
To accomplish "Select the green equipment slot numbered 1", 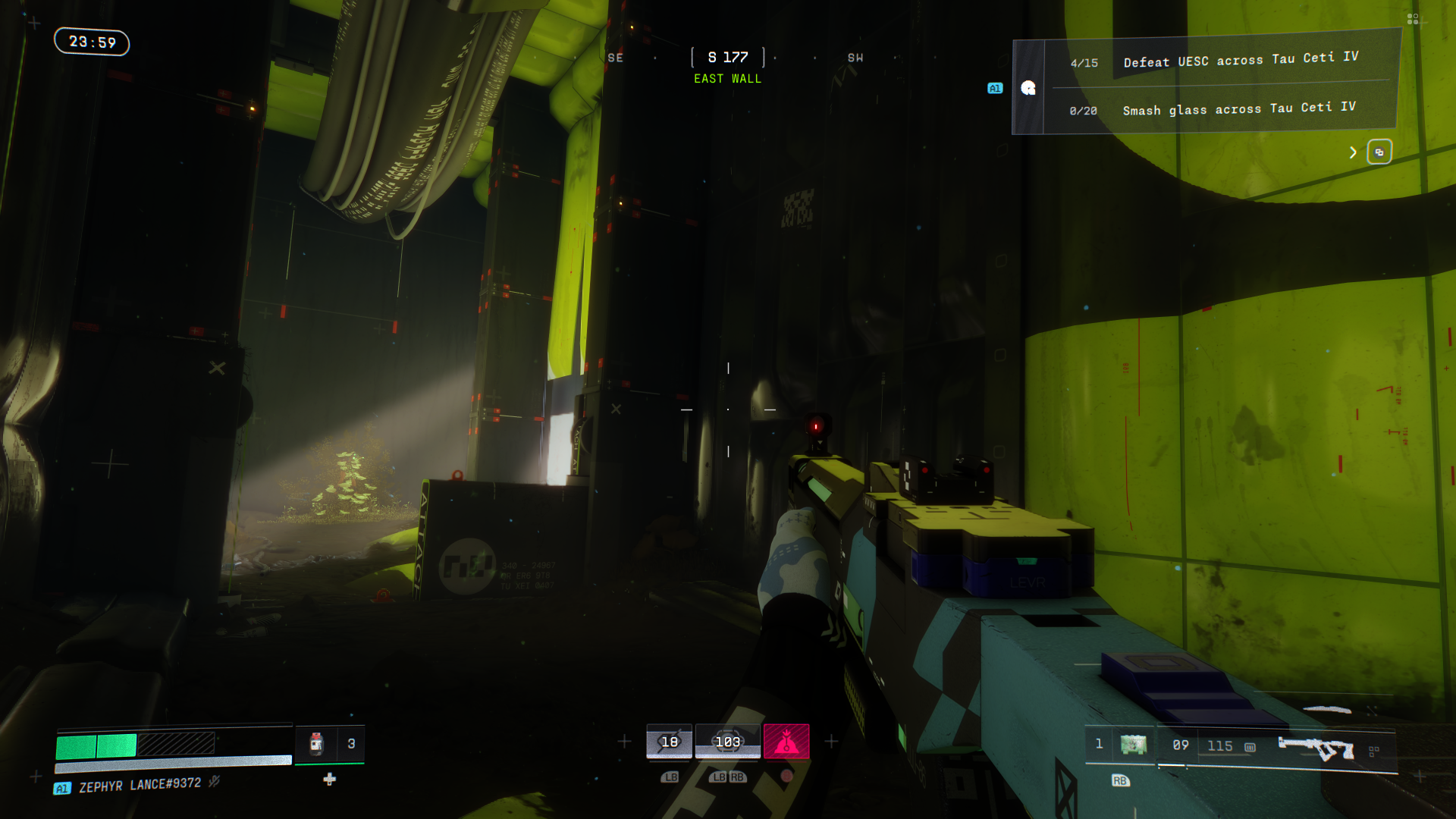I will click(1133, 745).
